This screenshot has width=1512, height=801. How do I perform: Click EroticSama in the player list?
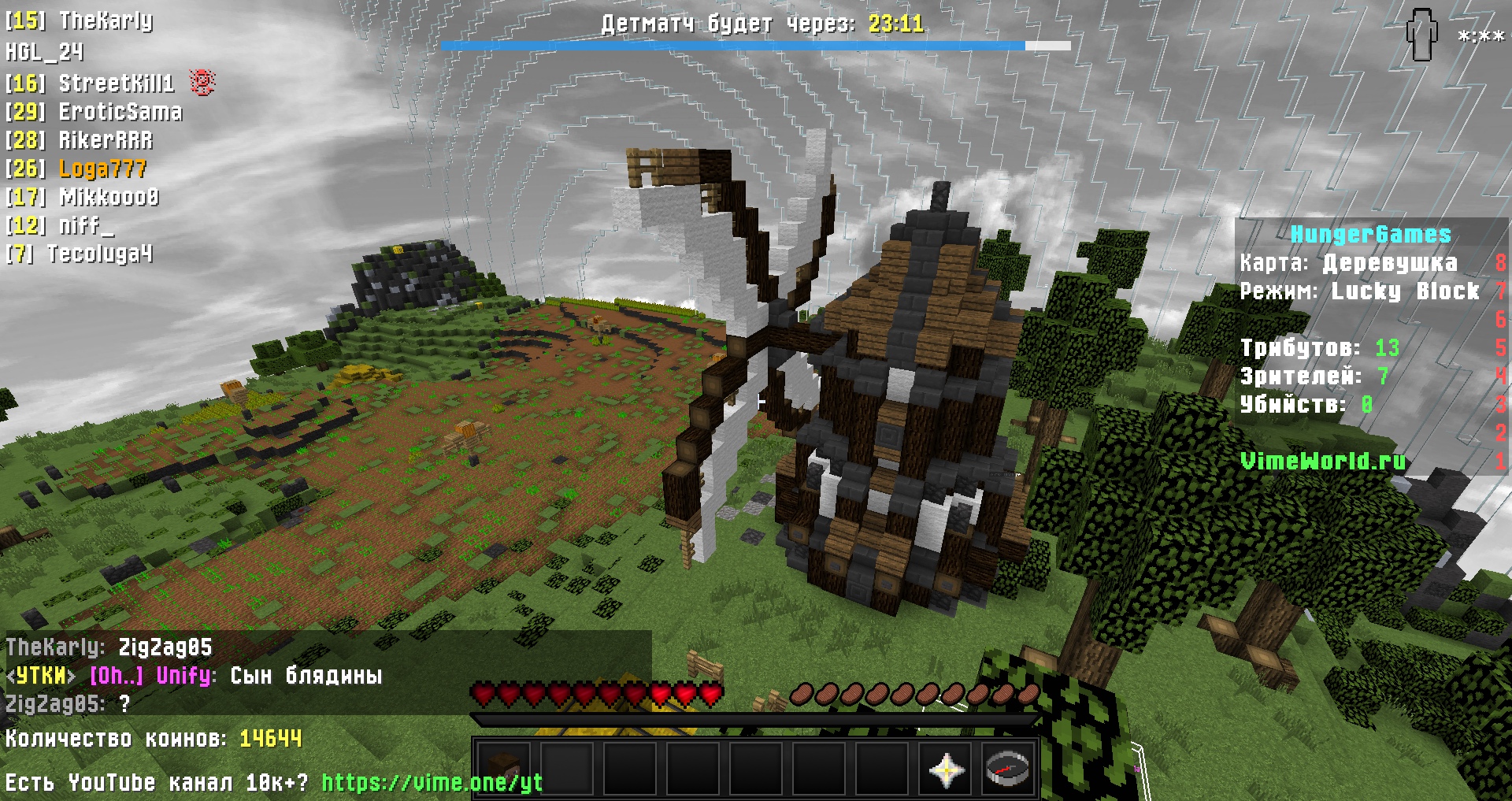point(120,112)
